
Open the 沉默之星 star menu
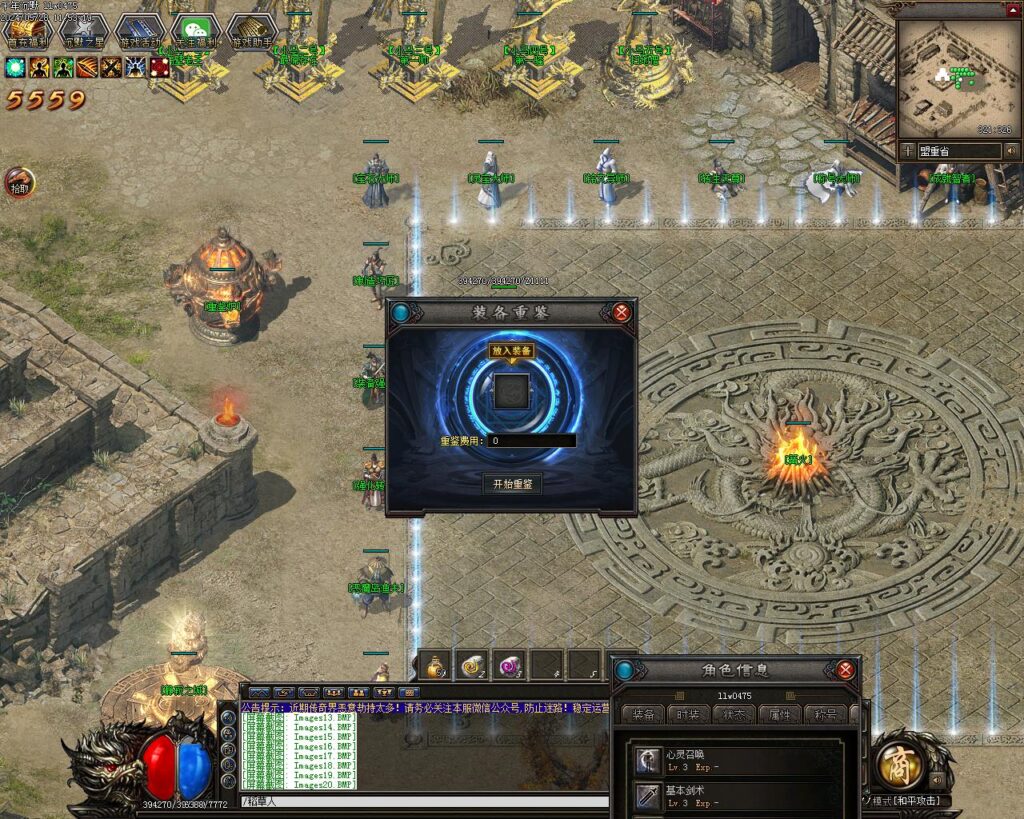pyautogui.click(x=83, y=33)
